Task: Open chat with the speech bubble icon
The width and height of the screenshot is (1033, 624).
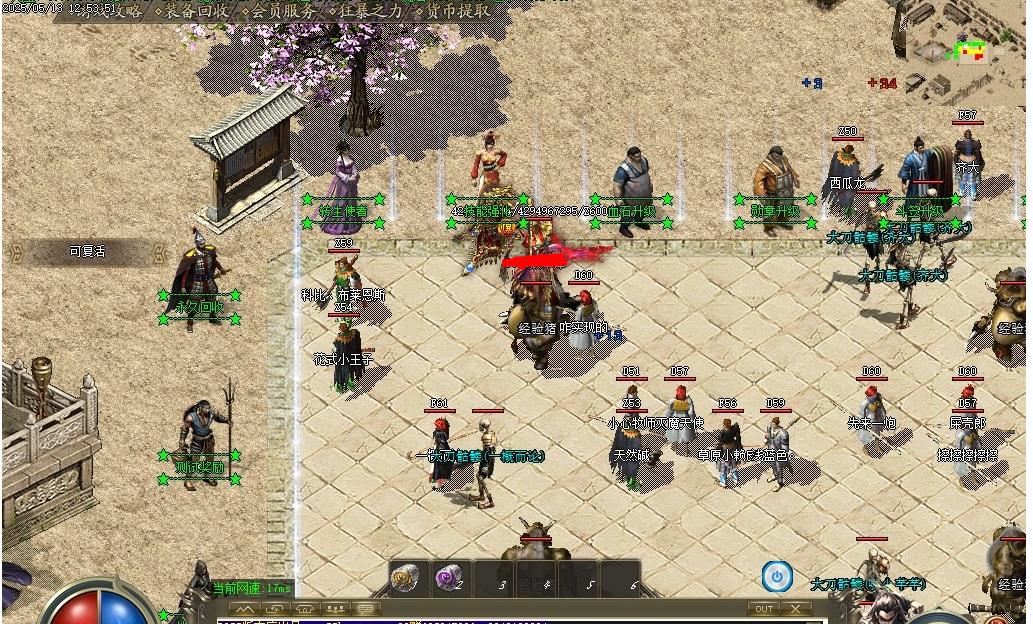Action: (367, 609)
